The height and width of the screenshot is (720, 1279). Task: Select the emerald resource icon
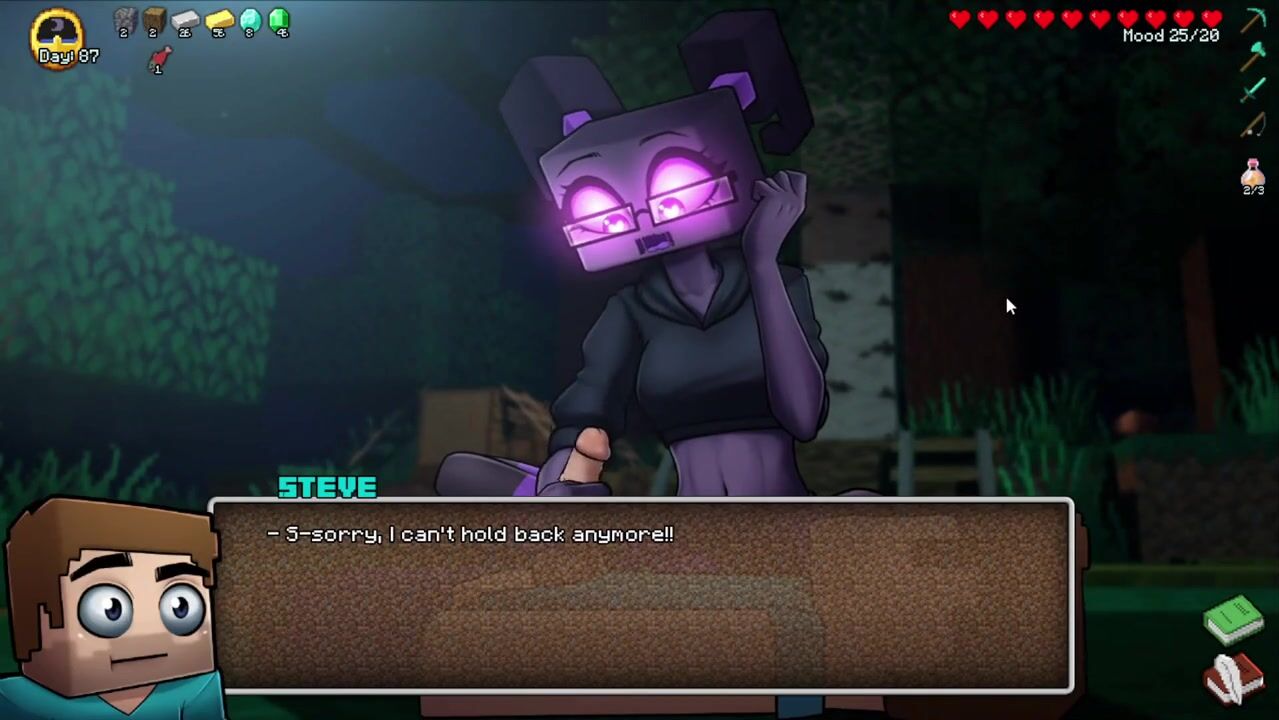279,20
